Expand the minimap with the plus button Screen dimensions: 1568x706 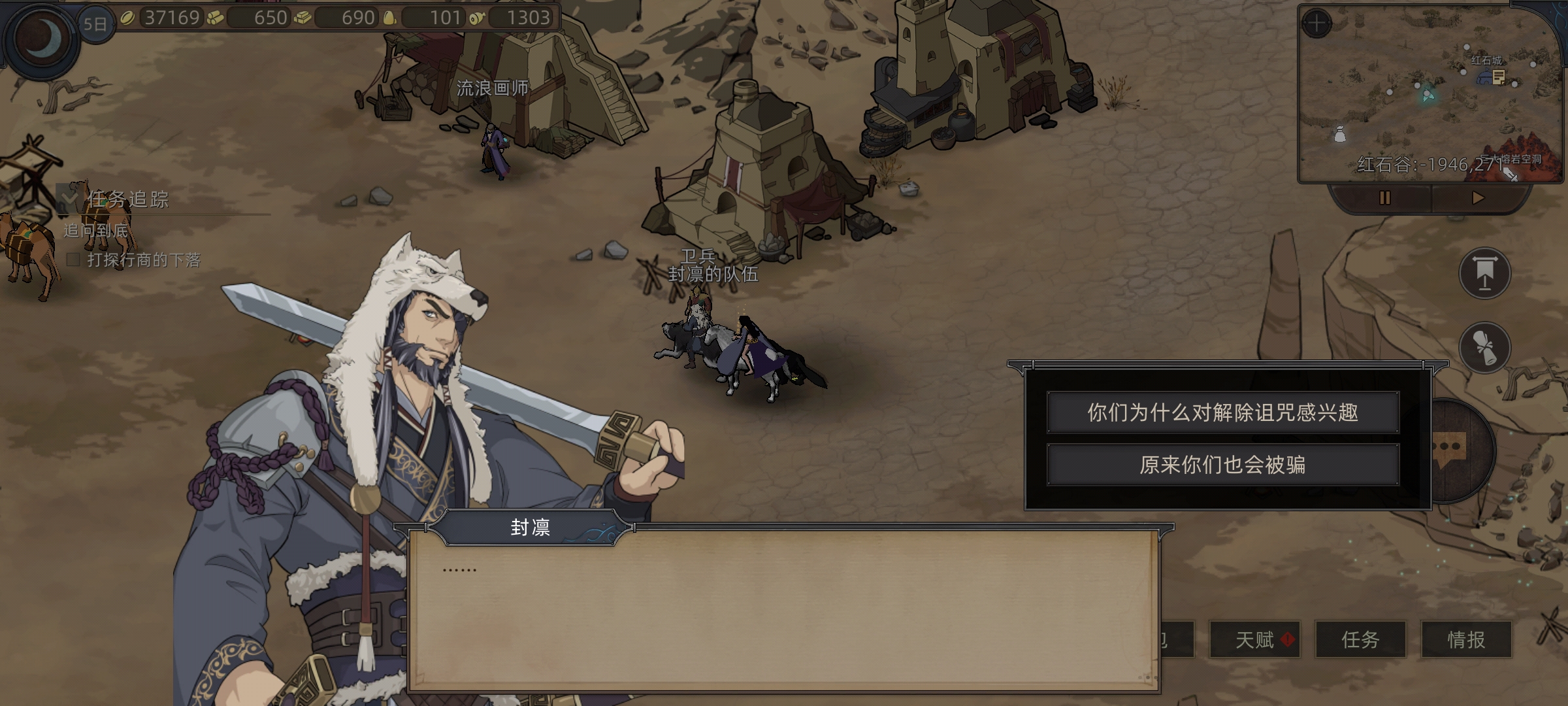click(x=1316, y=24)
